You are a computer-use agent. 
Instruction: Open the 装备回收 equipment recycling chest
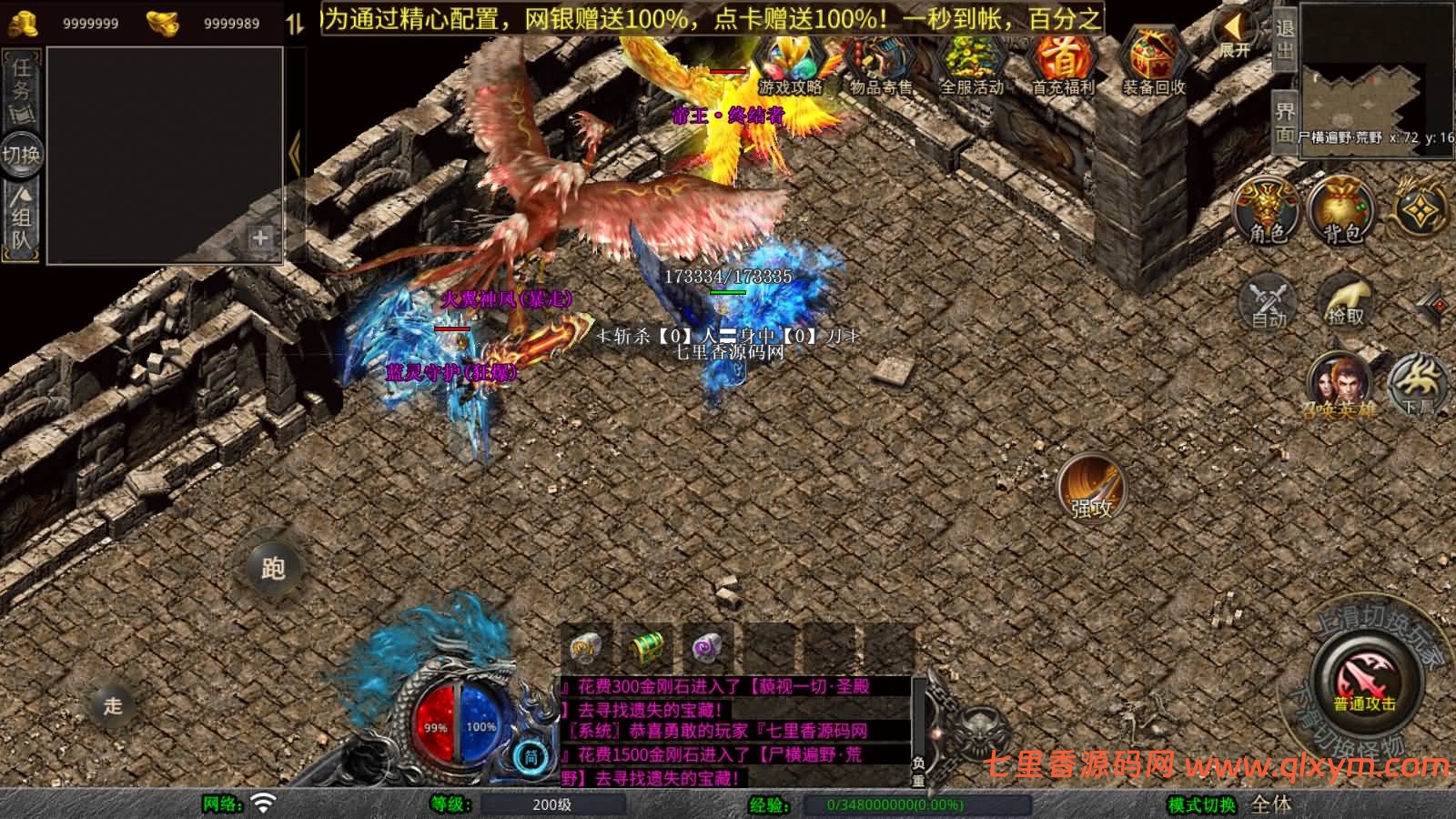coord(1153,66)
